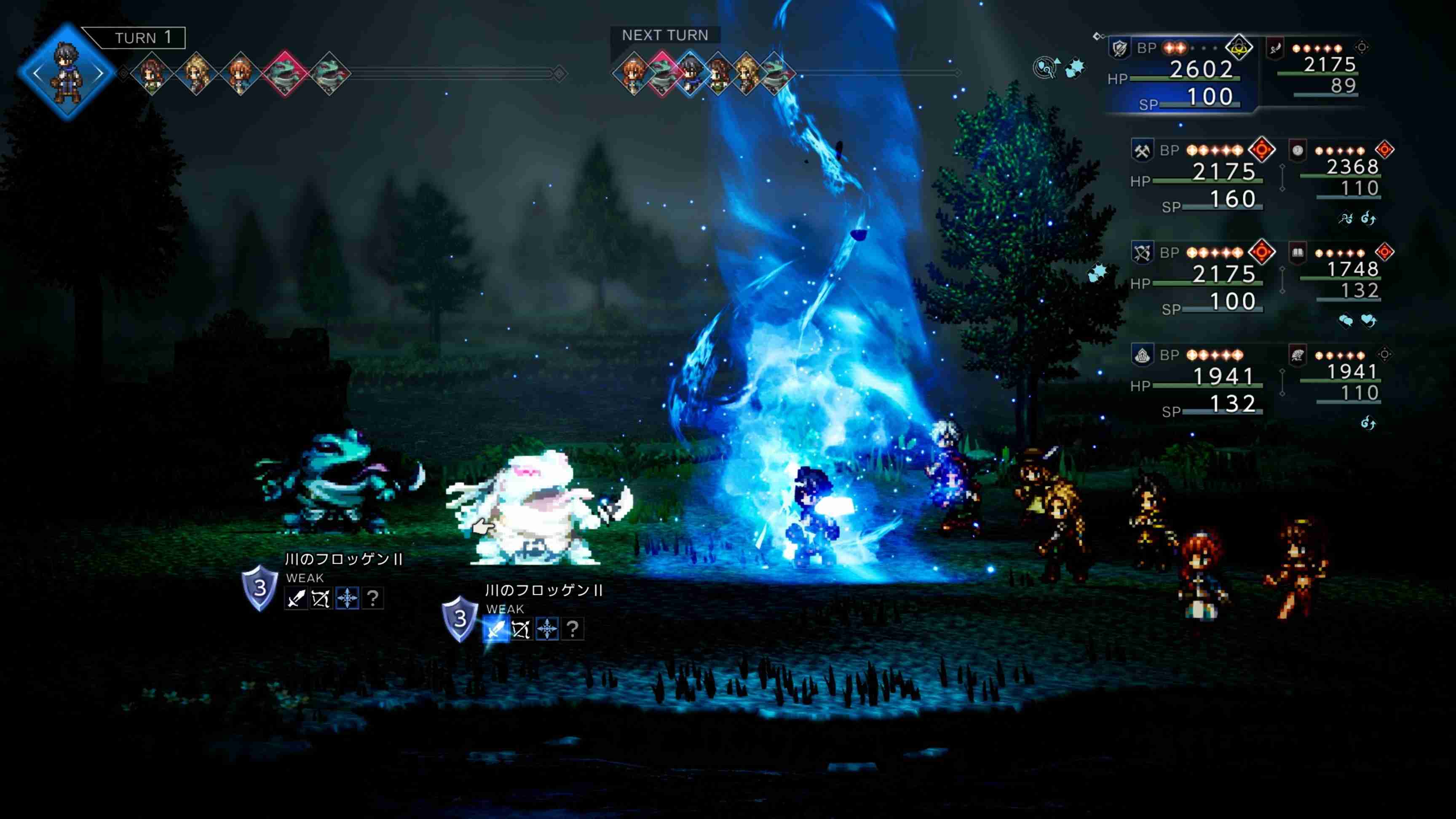Toggle the red break-ready diamond beside the hammers BP row
This screenshot has height=819, width=1456.
pyautogui.click(x=1263, y=150)
